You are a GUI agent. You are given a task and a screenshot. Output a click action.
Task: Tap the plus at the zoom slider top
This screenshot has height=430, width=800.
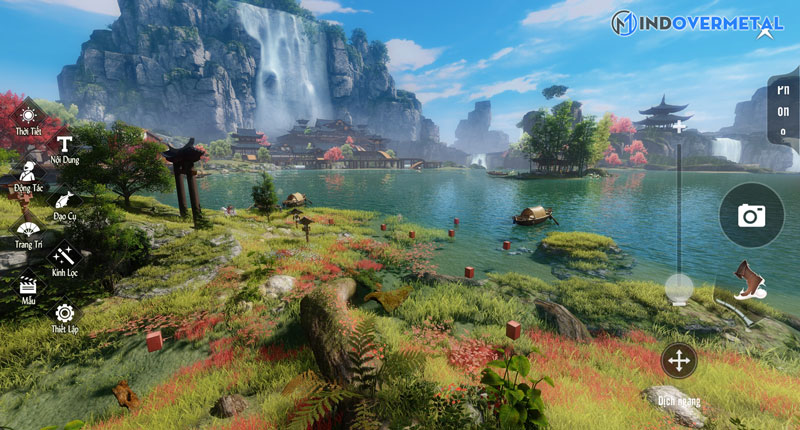(679, 127)
